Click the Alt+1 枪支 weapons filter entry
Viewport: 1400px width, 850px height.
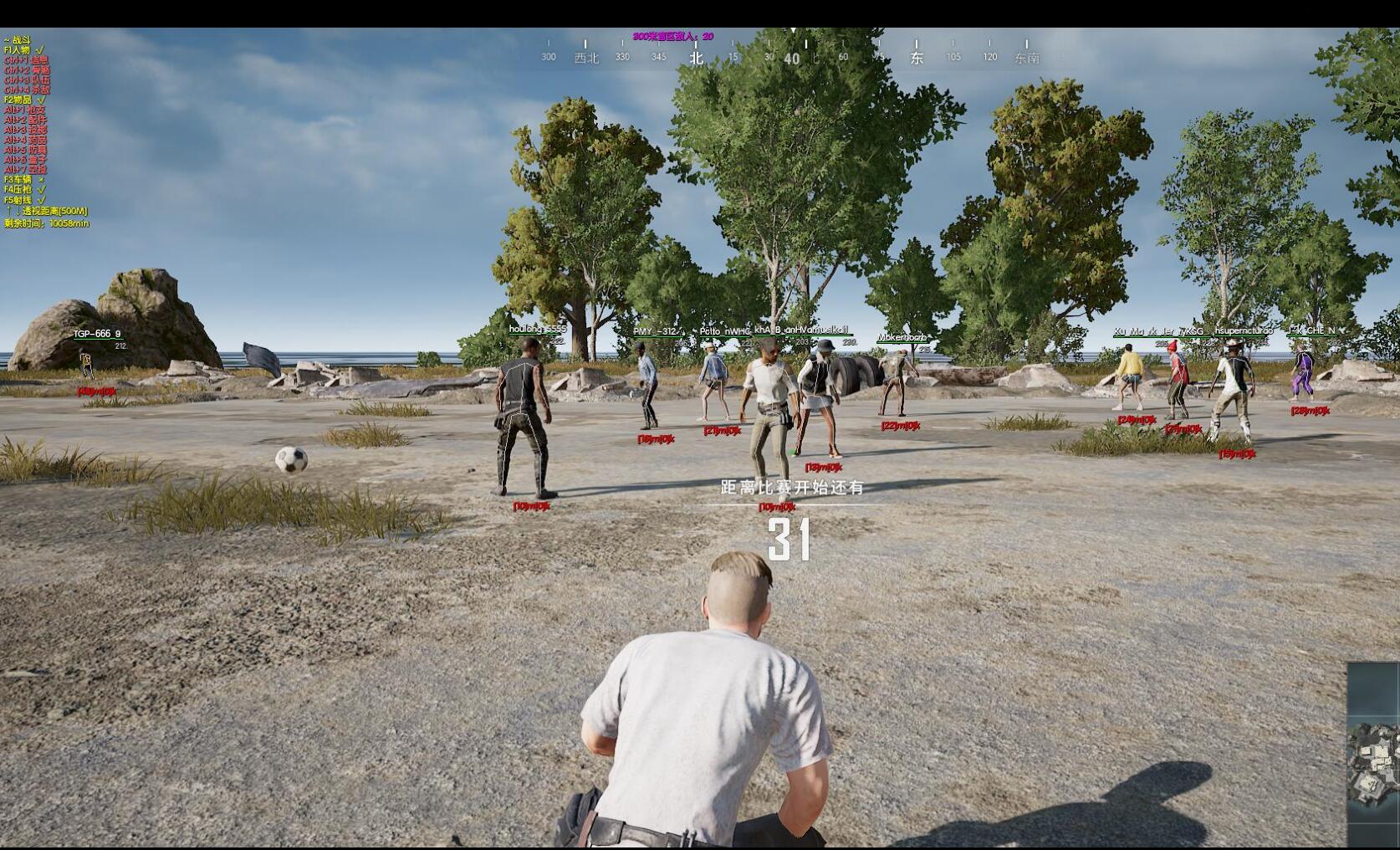tap(25, 111)
